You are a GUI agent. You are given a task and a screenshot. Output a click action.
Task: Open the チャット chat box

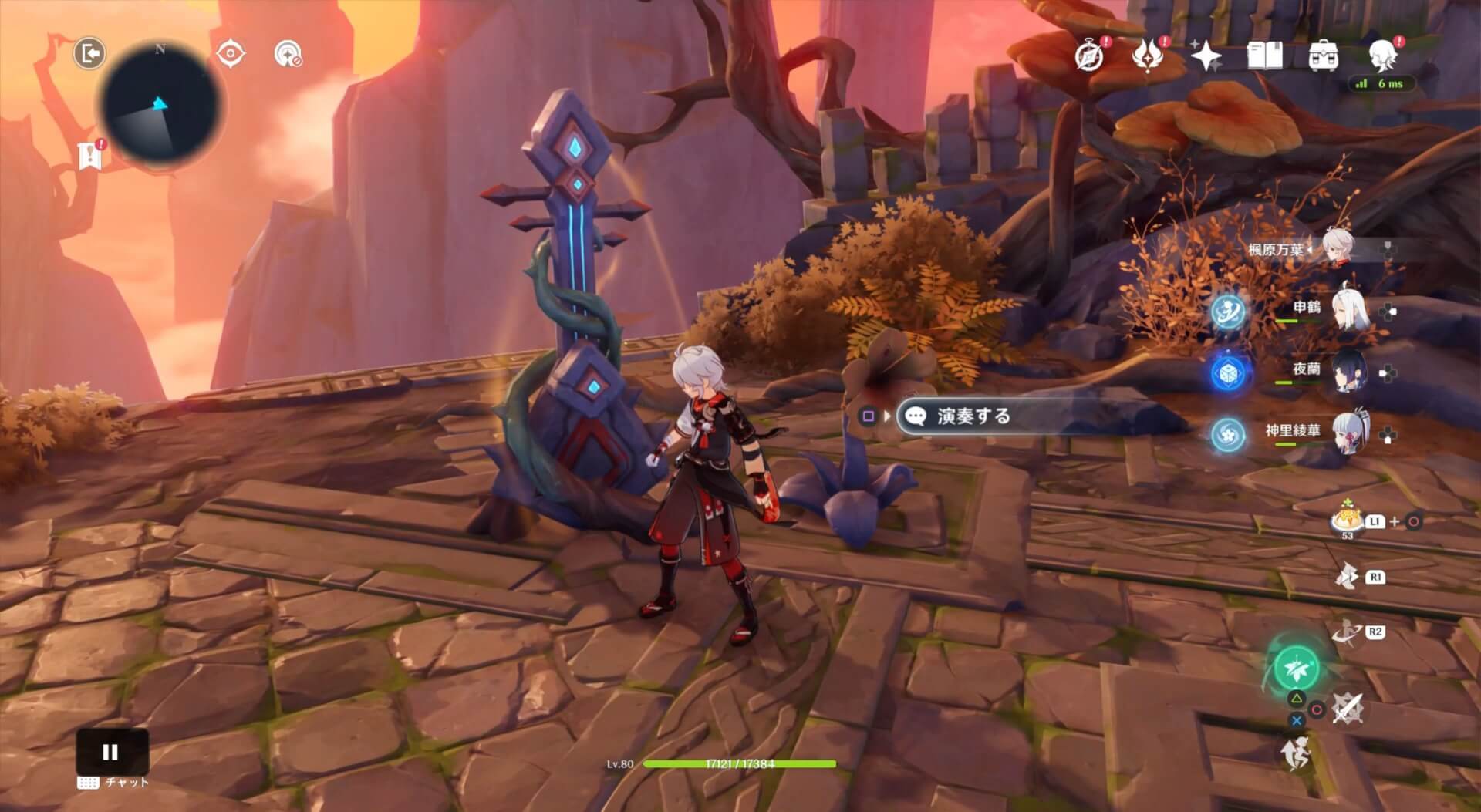114,783
